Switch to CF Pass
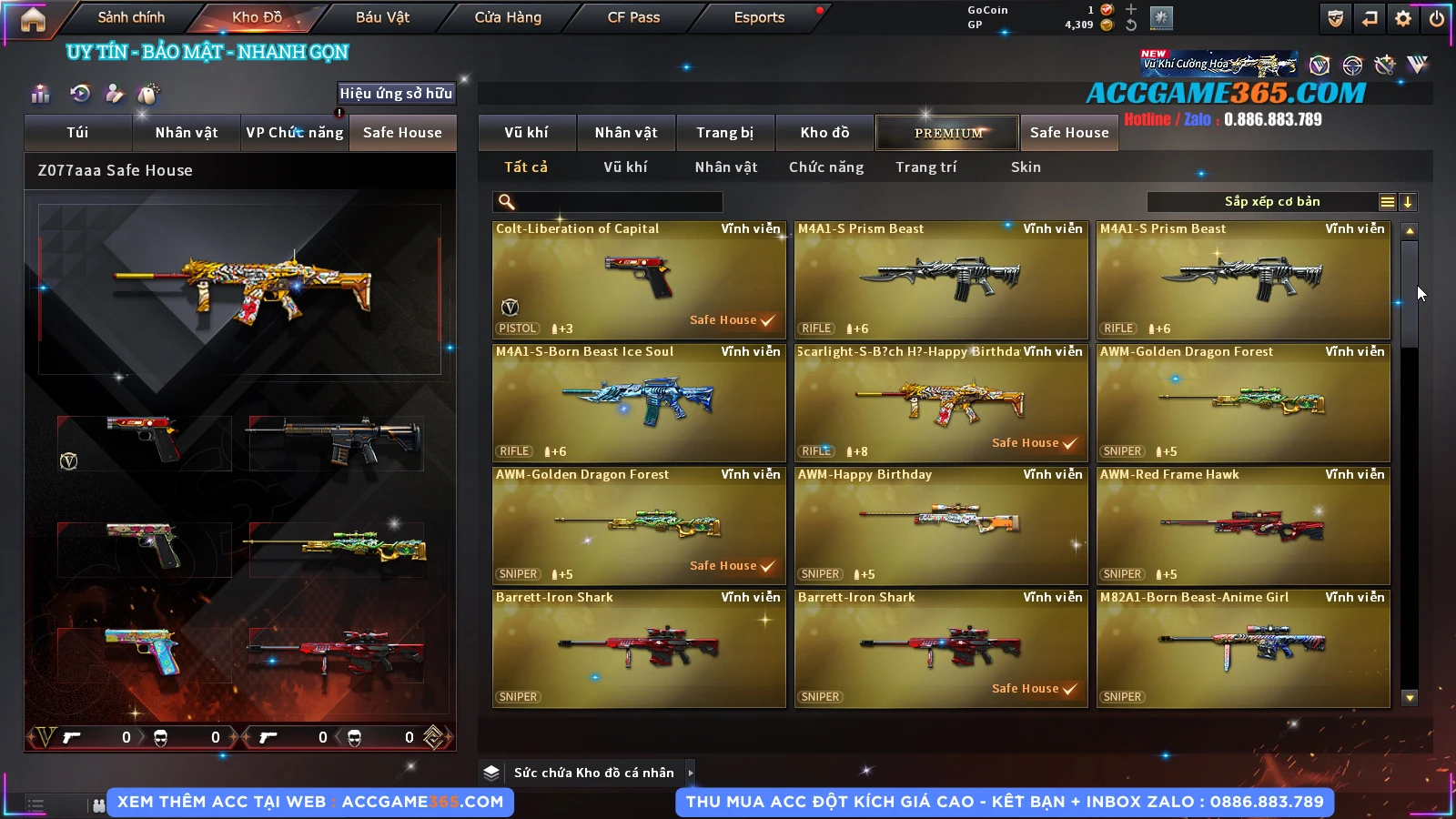Image resolution: width=1456 pixels, height=819 pixels. [x=633, y=17]
